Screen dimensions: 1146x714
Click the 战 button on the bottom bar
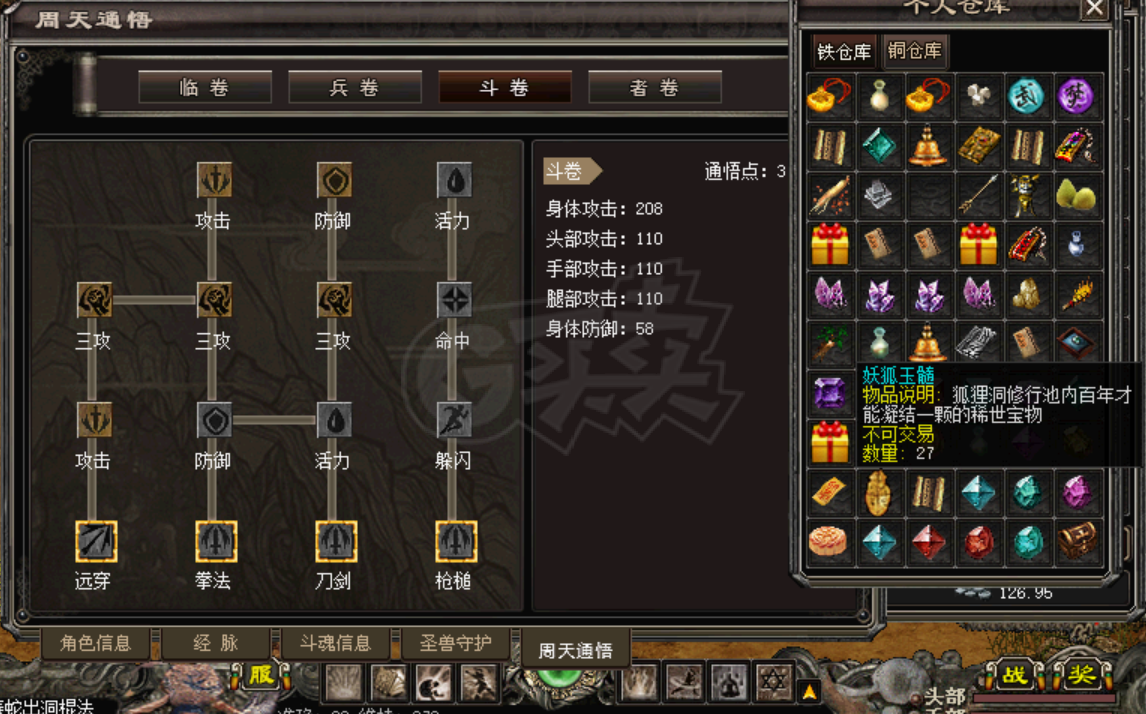tap(1014, 676)
